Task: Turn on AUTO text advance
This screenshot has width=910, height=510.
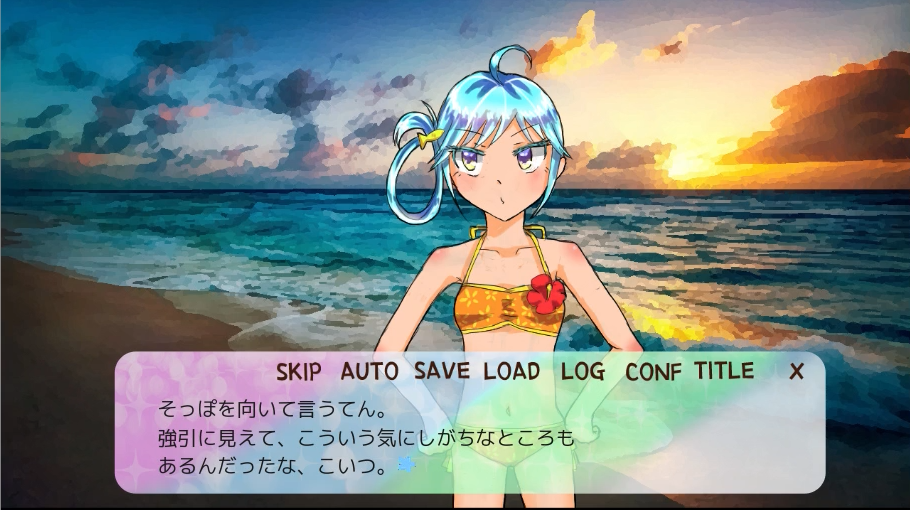Action: point(369,371)
